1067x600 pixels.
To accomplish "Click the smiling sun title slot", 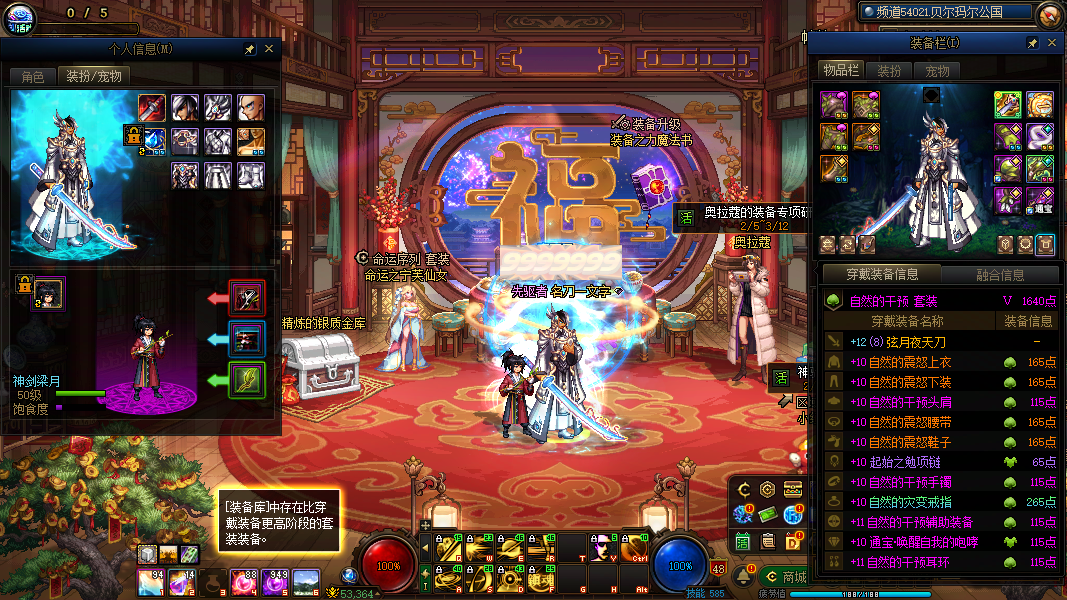I will pos(1040,104).
